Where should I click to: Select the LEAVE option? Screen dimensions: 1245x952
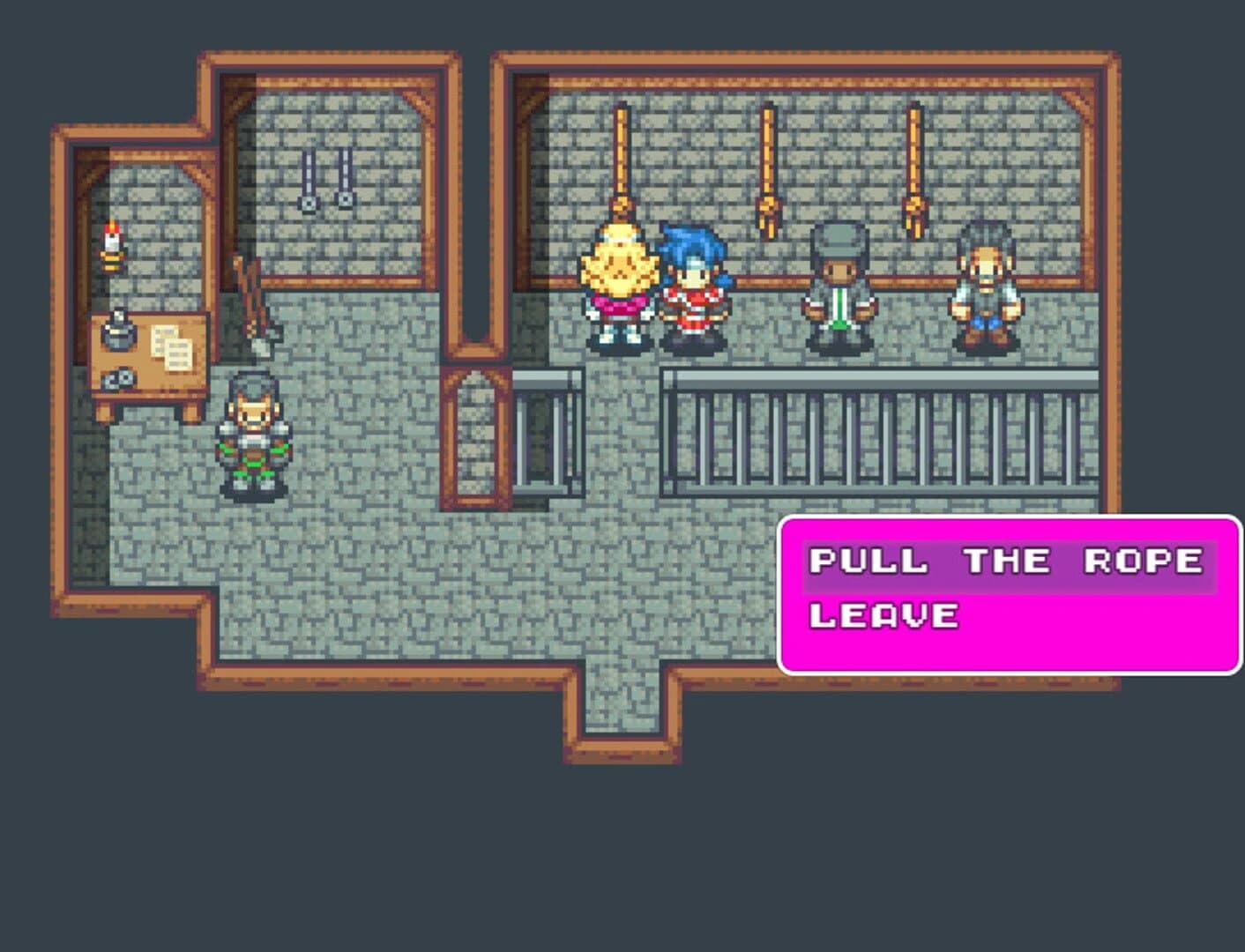pyautogui.click(x=882, y=615)
